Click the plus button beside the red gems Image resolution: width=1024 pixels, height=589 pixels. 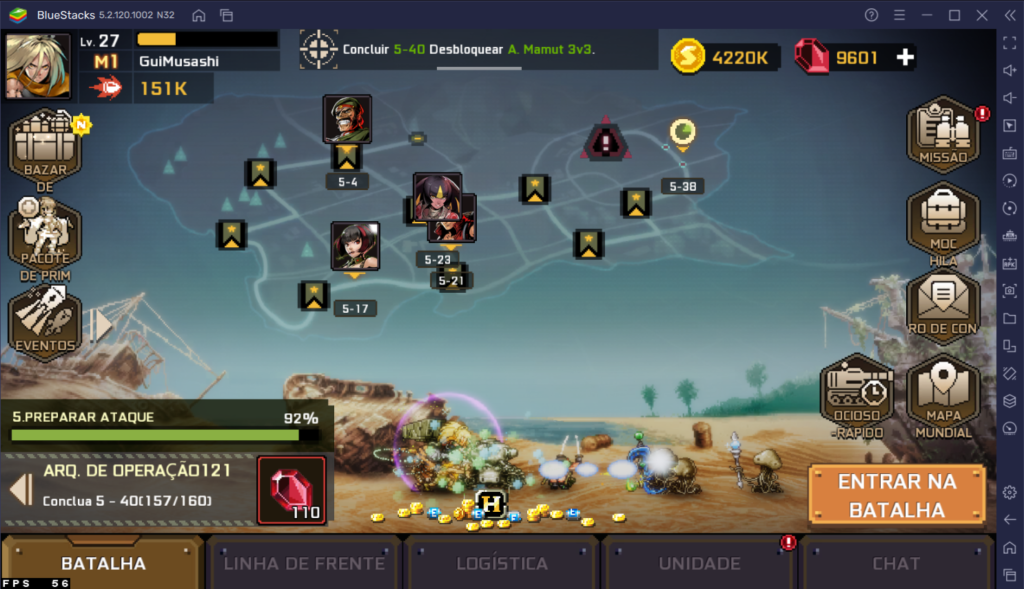point(905,58)
